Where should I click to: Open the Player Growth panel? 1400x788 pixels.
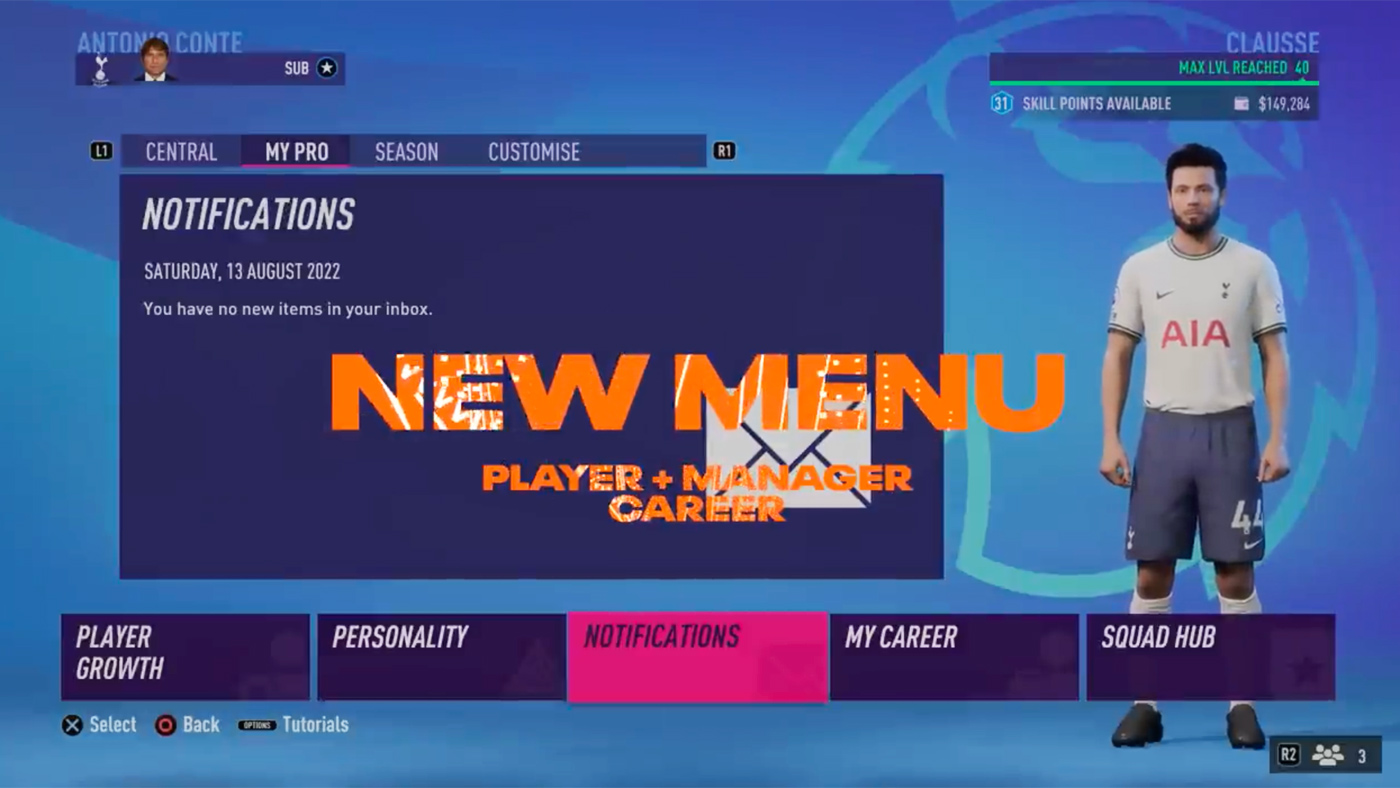tap(184, 655)
